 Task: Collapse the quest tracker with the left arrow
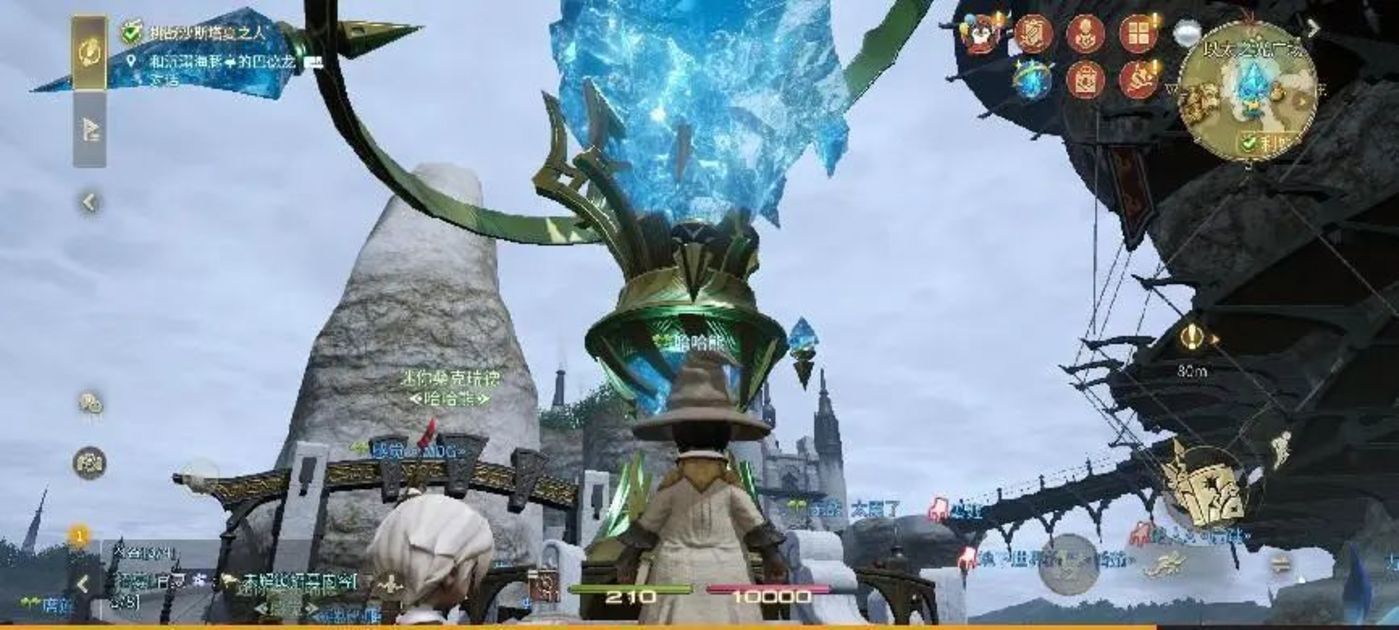pyautogui.click(x=89, y=203)
